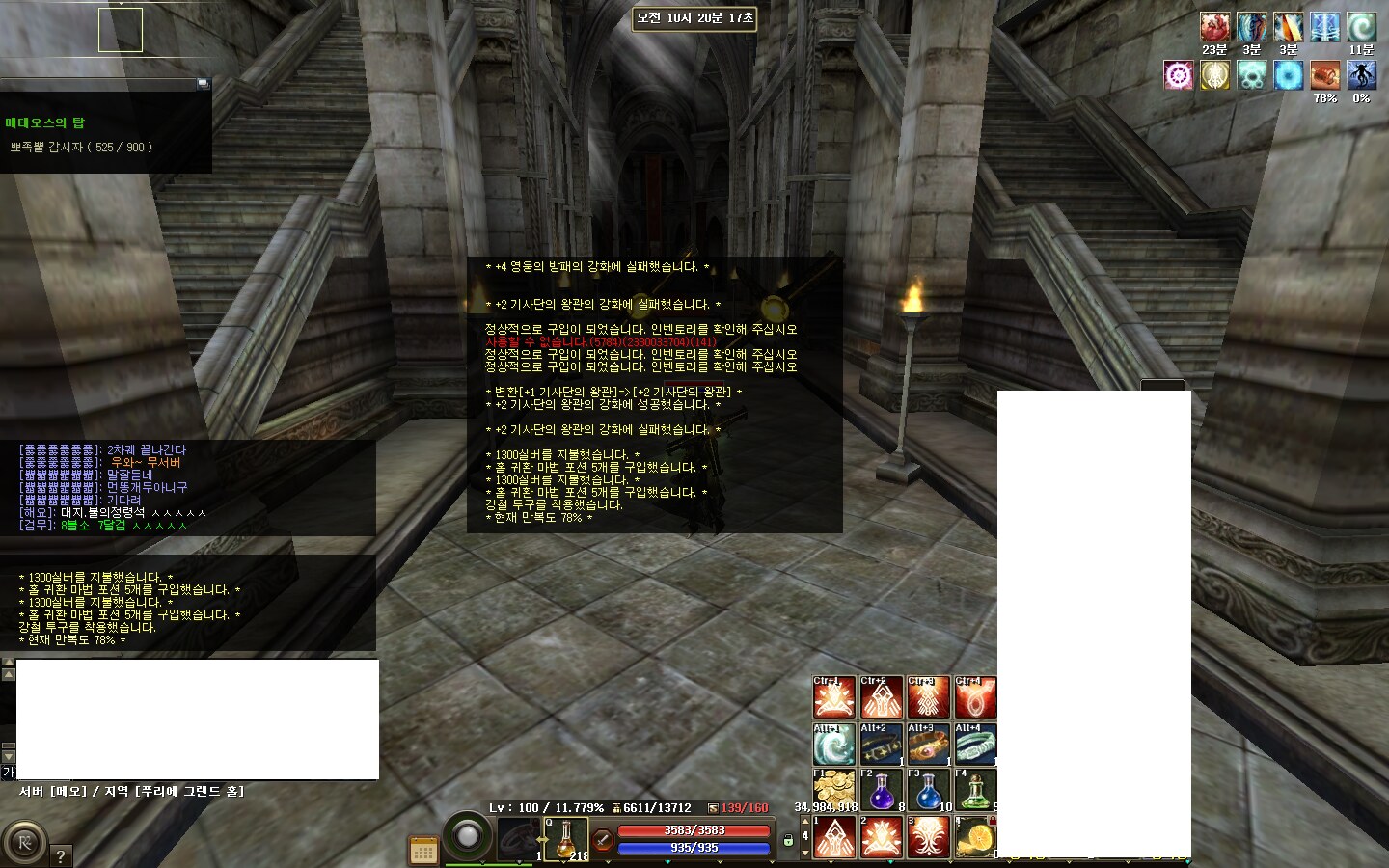
Task: Use the F4 green potion
Action: click(x=975, y=790)
